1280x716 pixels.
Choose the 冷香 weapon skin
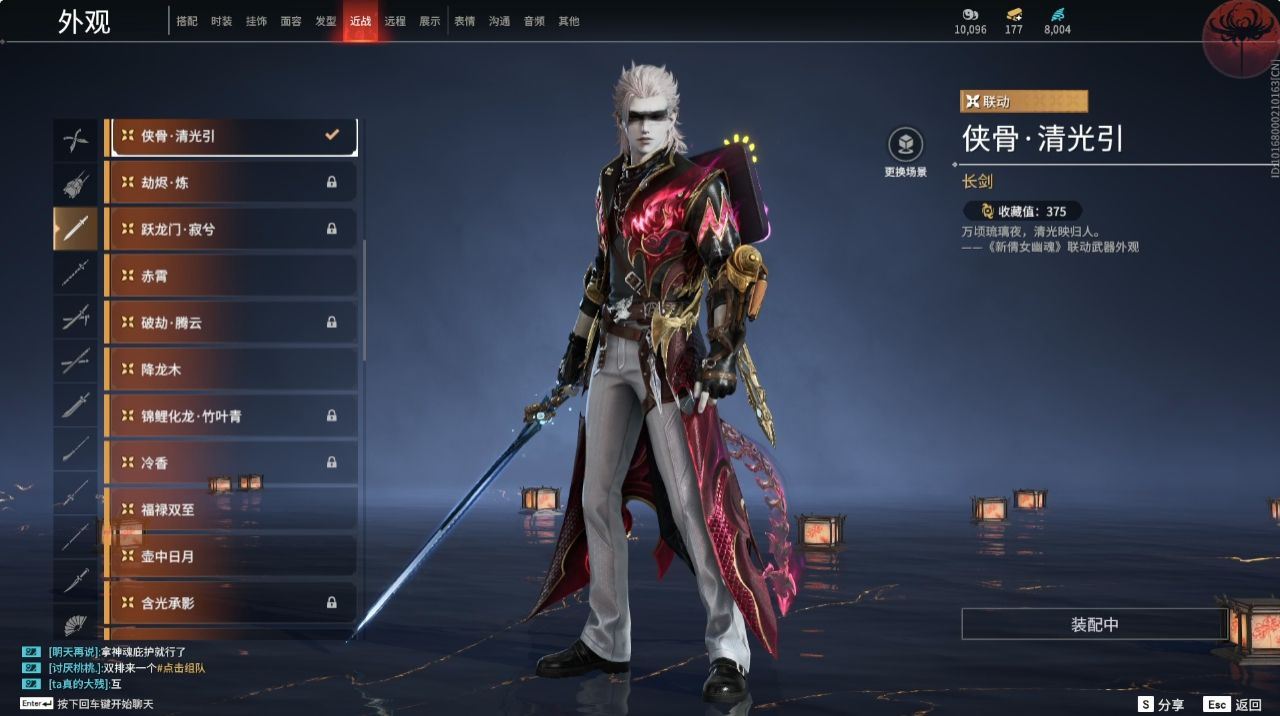232,462
